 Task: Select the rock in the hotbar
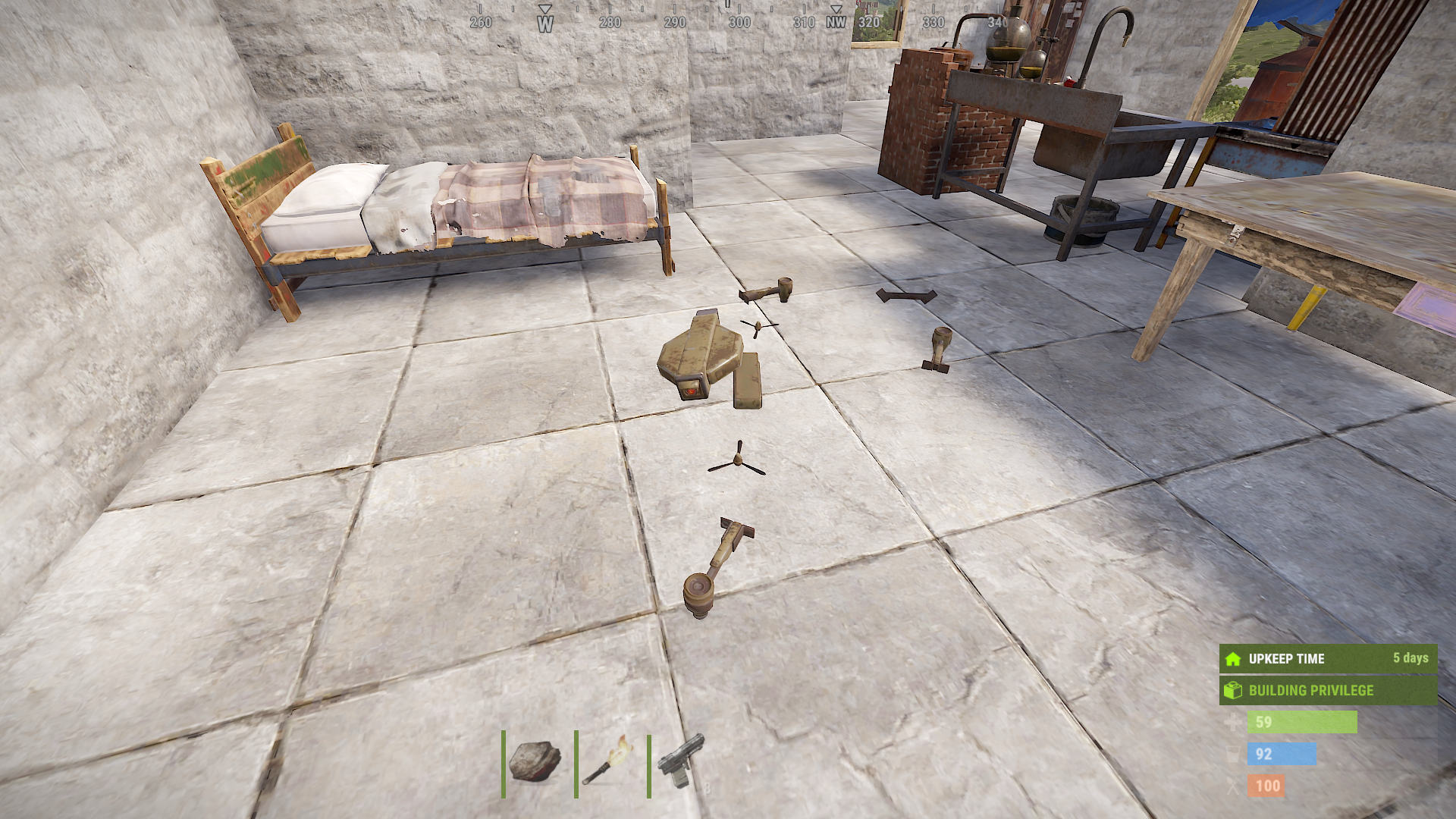pos(535,762)
